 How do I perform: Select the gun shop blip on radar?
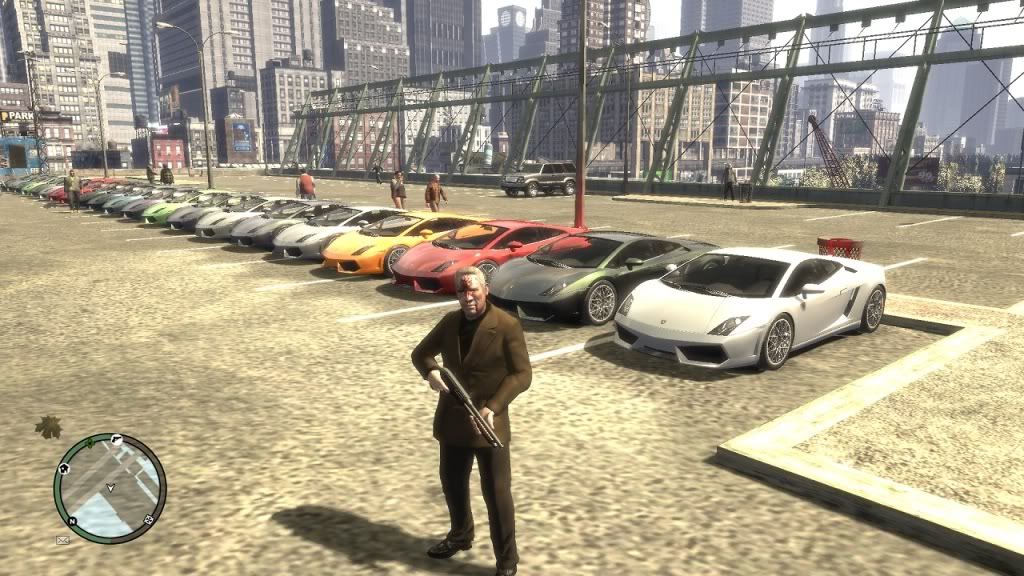click(x=117, y=439)
